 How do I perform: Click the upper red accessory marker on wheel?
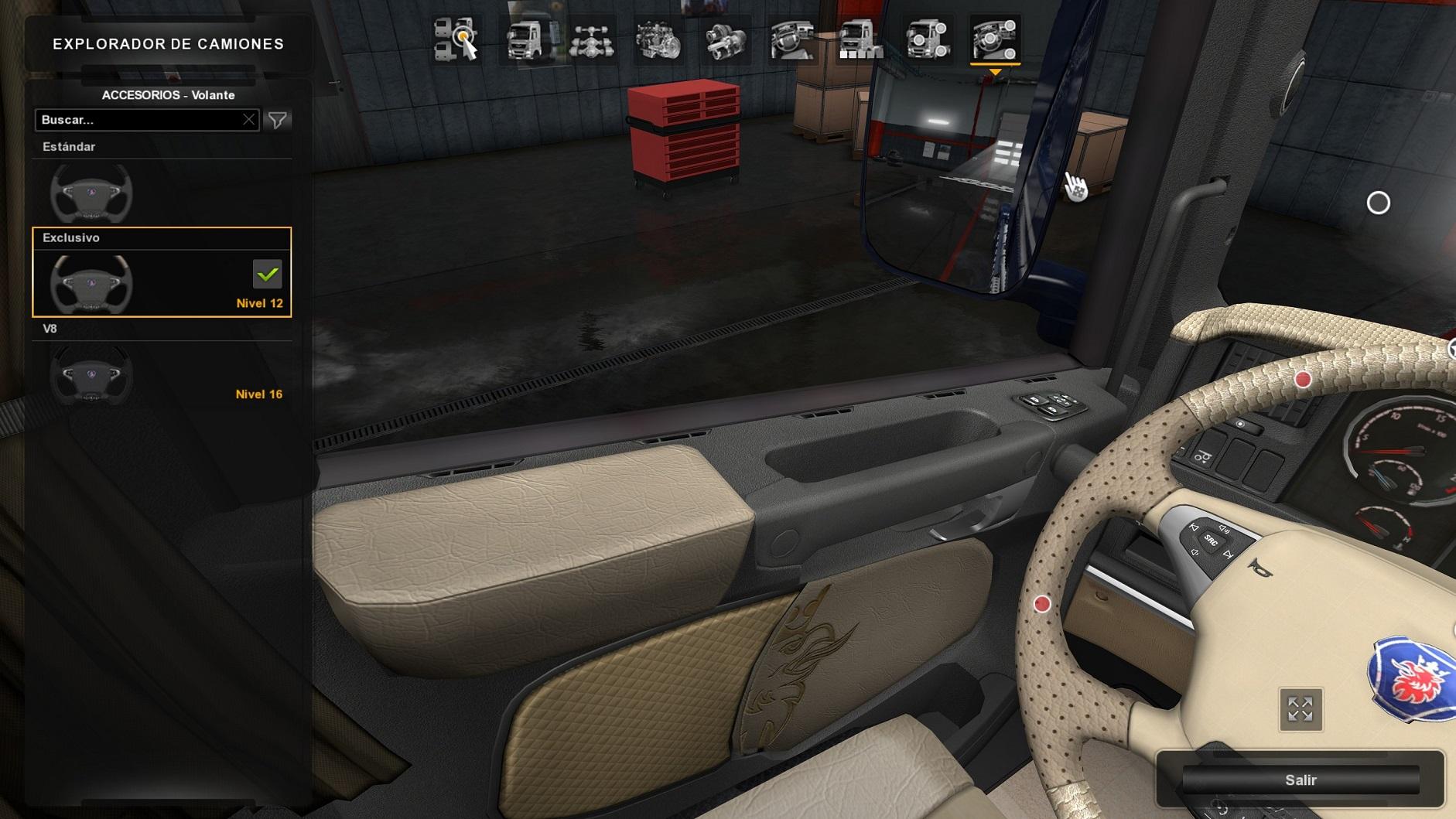click(x=1303, y=379)
